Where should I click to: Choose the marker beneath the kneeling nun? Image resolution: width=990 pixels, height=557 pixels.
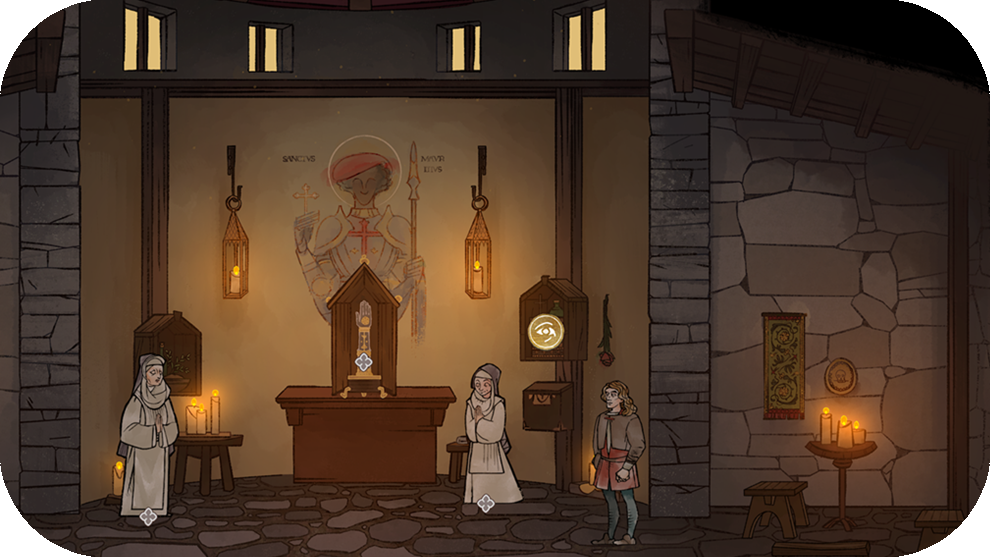[486, 503]
